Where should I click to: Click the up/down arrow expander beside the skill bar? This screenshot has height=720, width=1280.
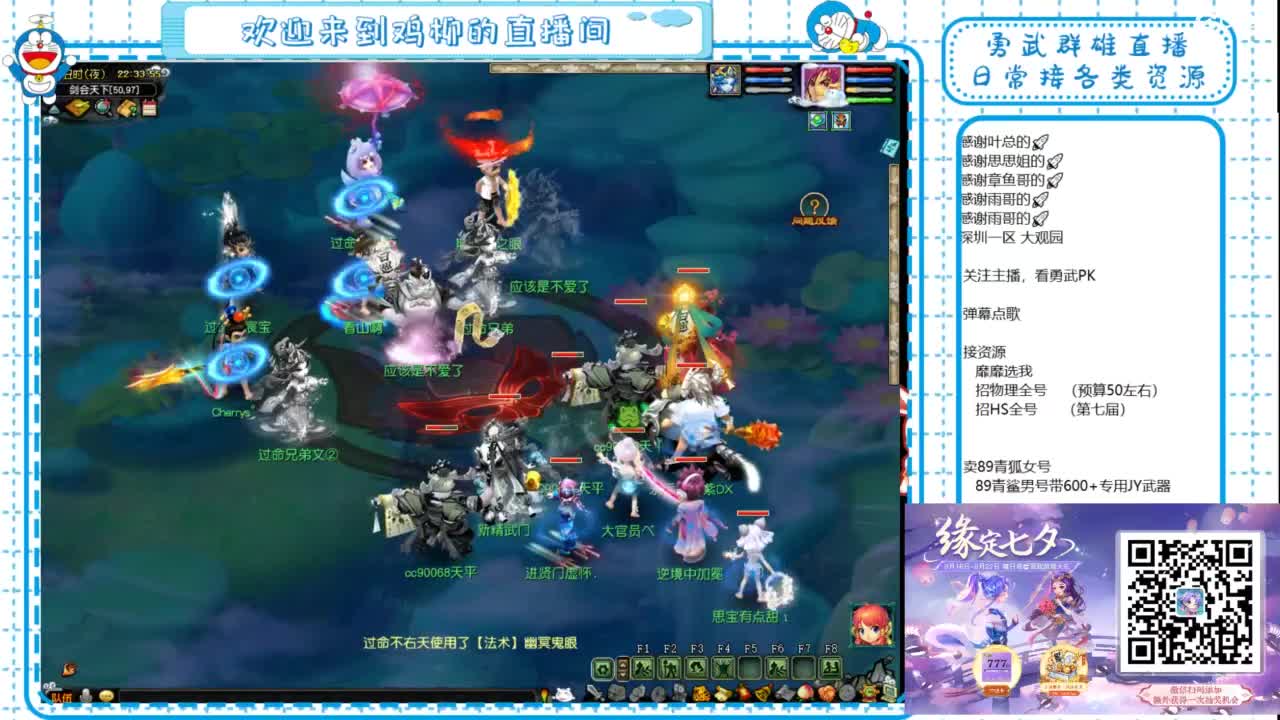click(622, 668)
